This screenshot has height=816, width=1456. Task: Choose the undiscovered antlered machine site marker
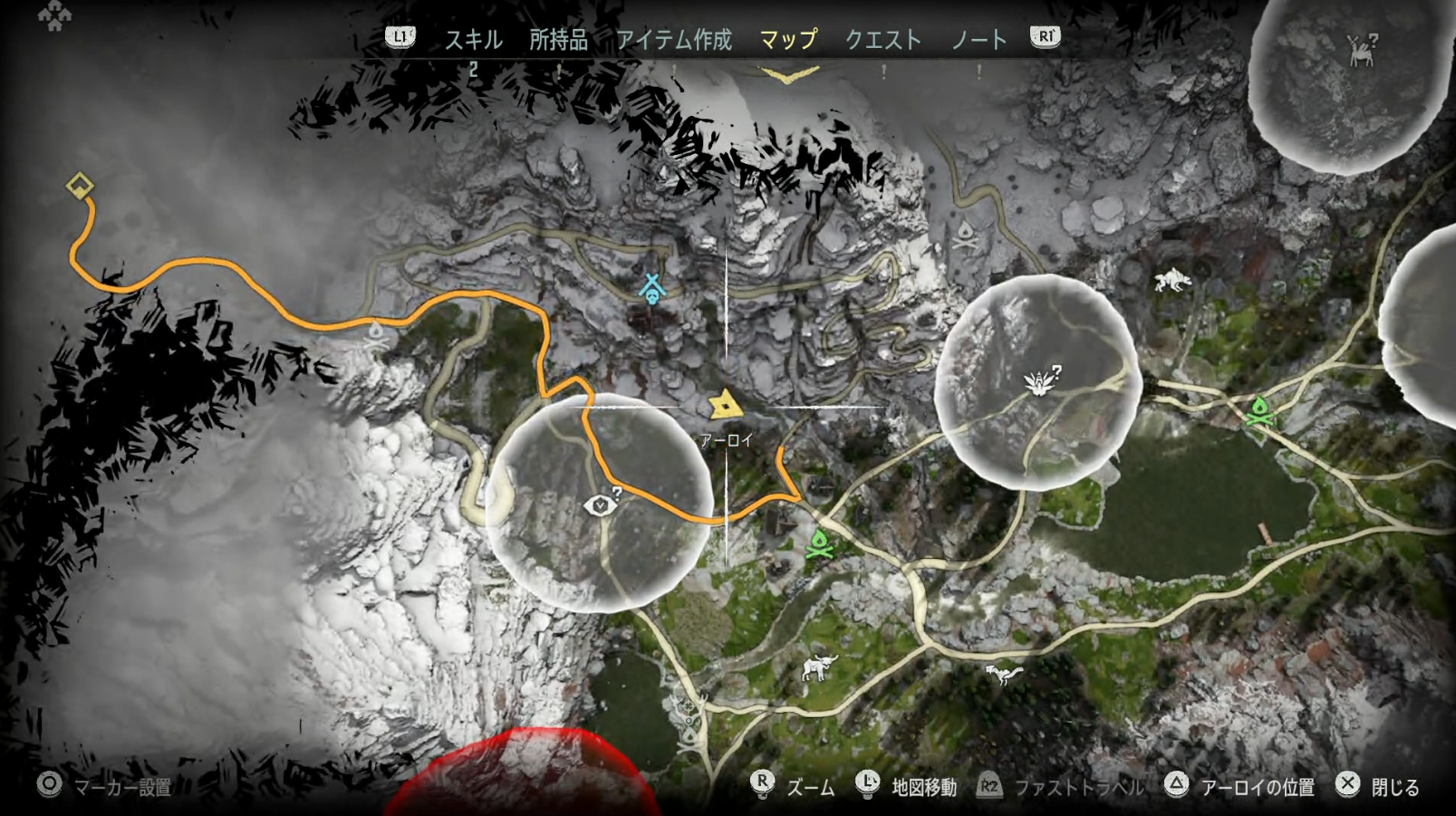(1361, 50)
